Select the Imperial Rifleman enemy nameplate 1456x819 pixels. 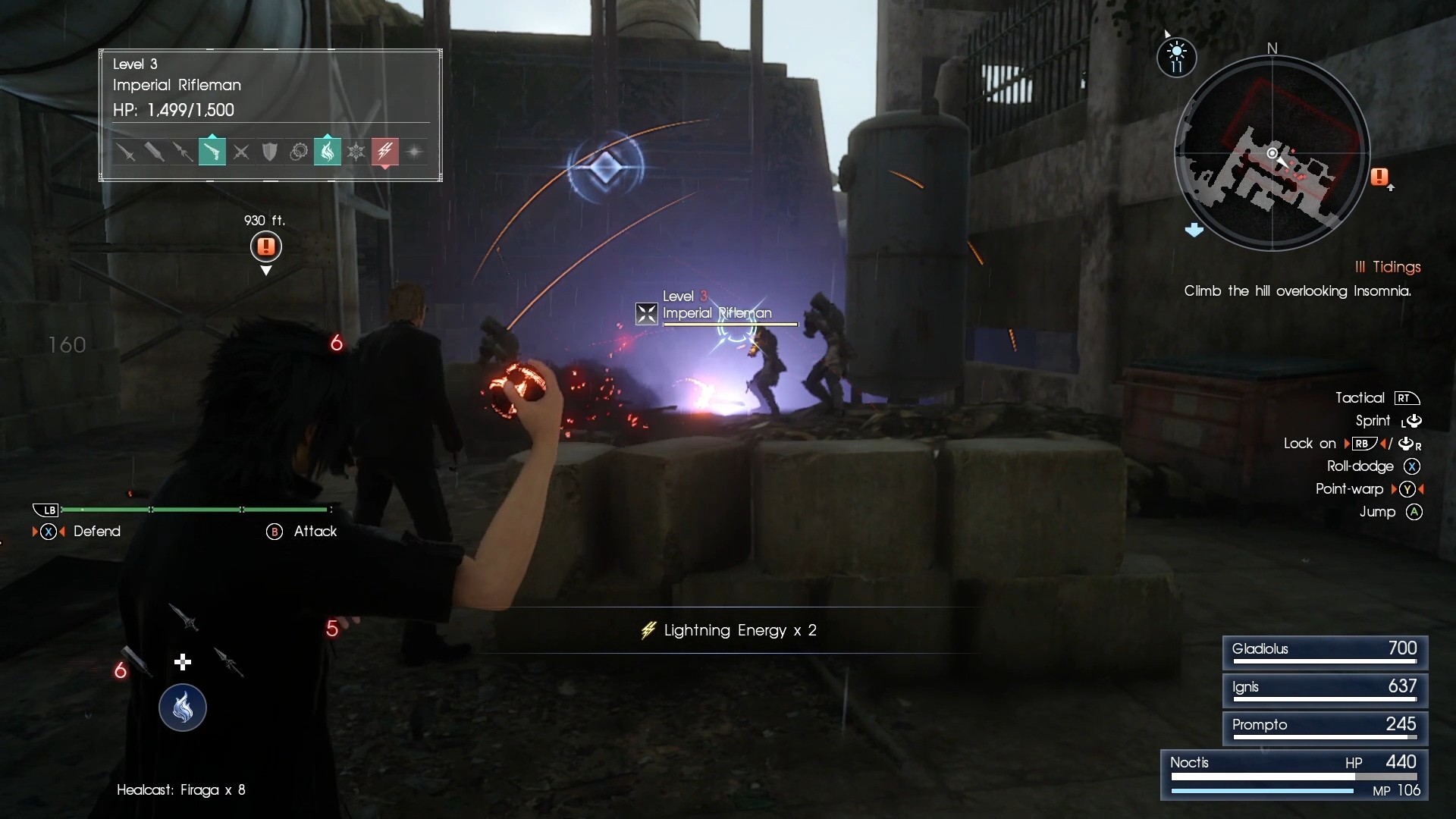coord(717,313)
